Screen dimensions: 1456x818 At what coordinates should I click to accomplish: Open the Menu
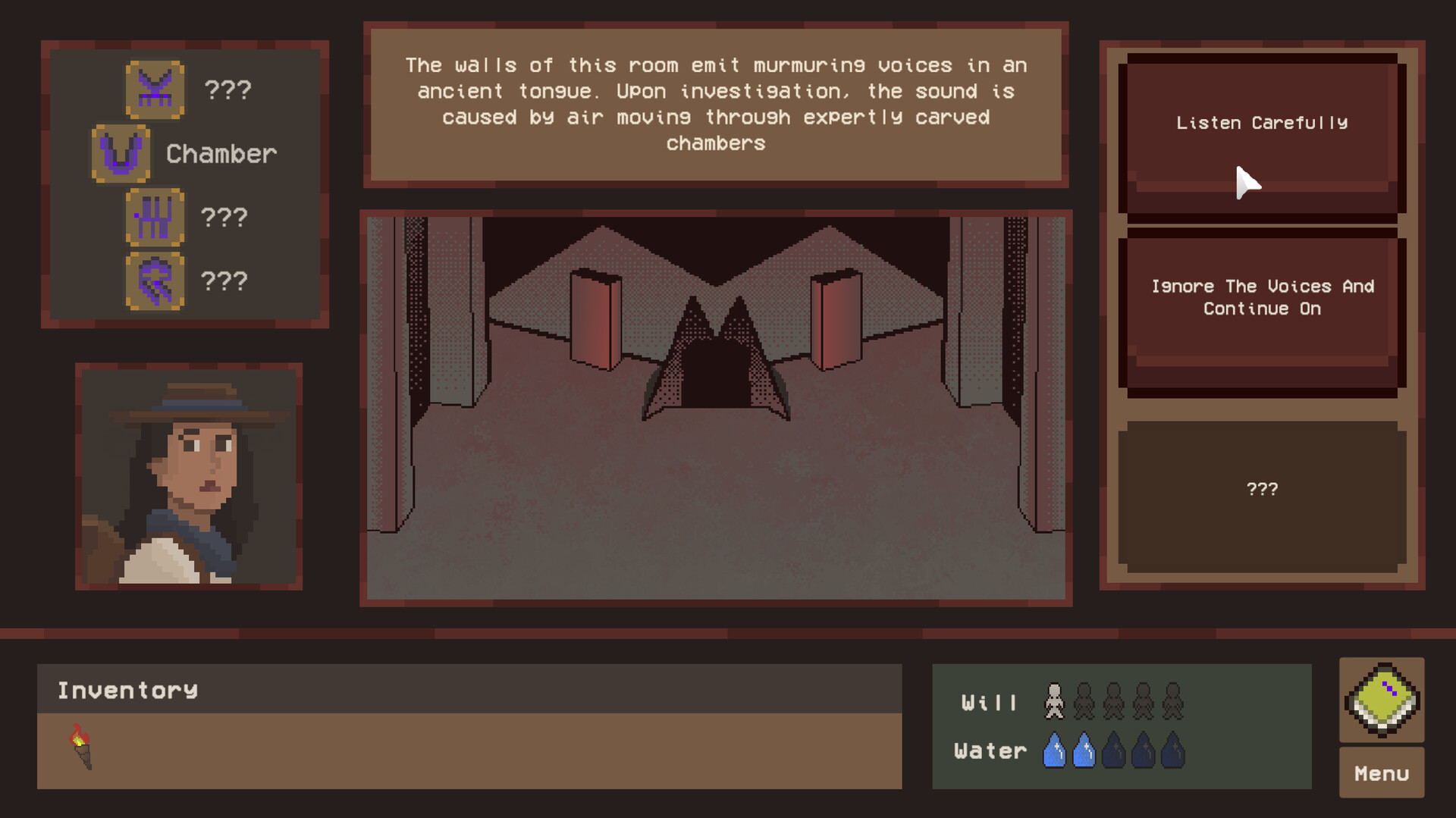point(1381,773)
